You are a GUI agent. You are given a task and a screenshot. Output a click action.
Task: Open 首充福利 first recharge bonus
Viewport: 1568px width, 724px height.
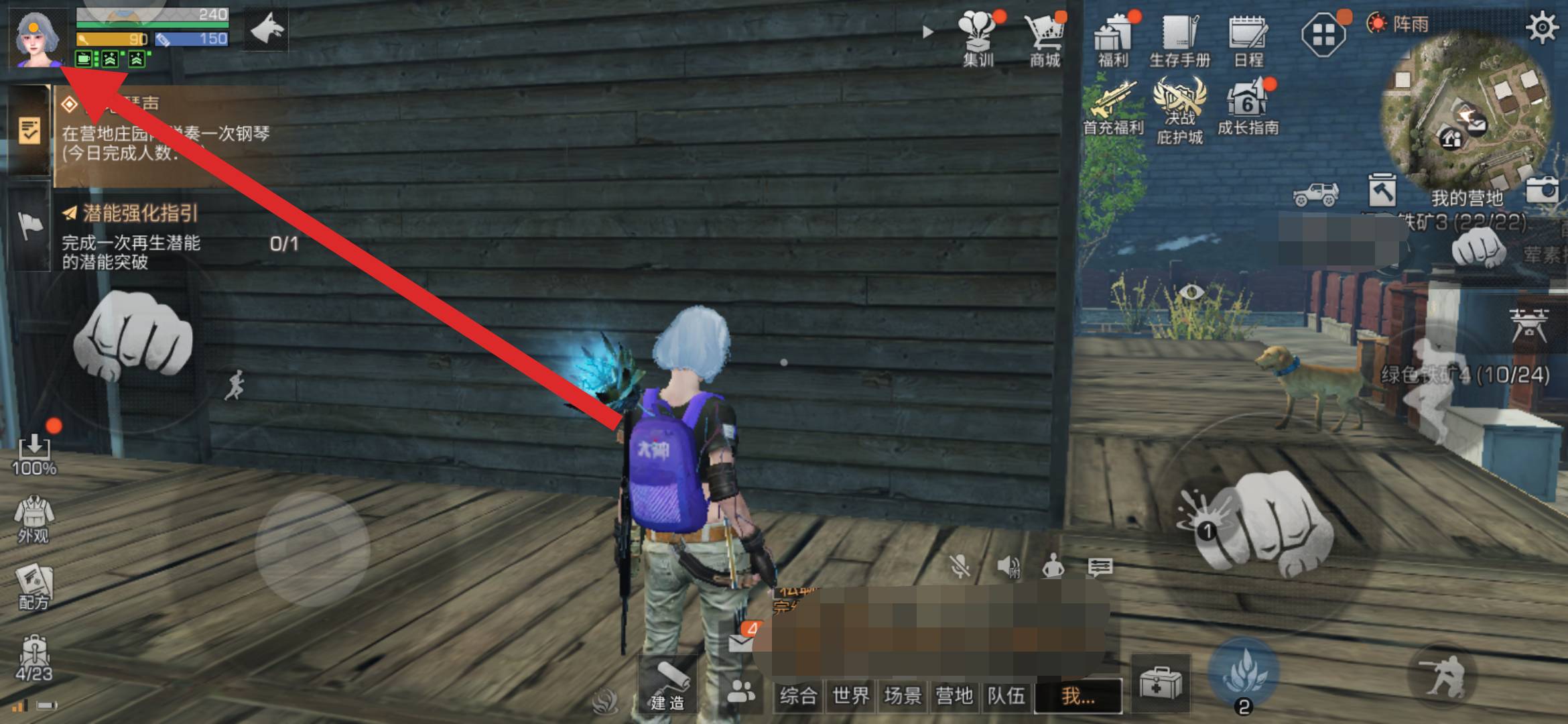tap(1113, 109)
